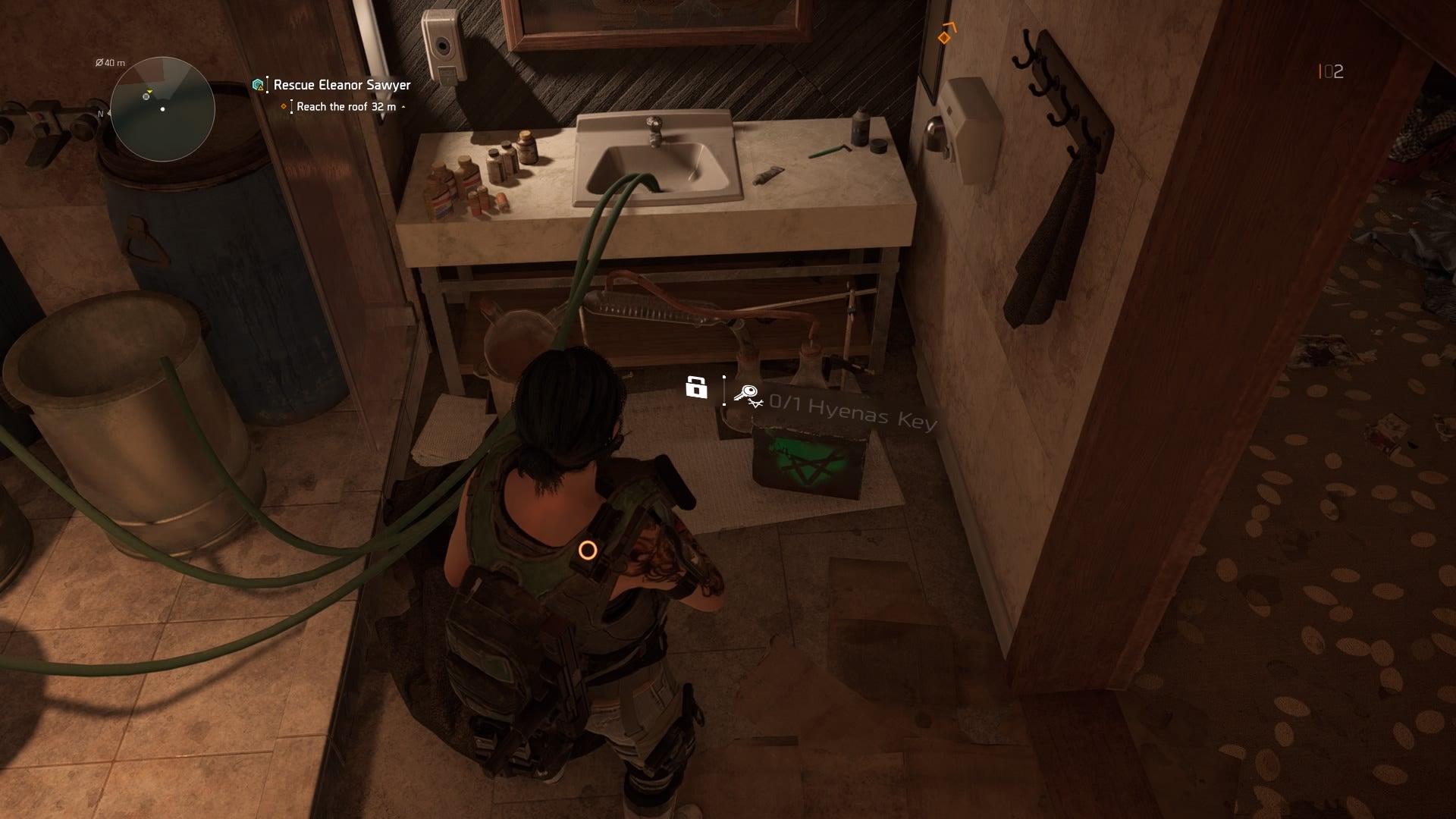This screenshot has width=1456, height=819.
Task: Click the teal mission icon before Rescue Eleanor Sawyer
Action: pyautogui.click(x=259, y=86)
